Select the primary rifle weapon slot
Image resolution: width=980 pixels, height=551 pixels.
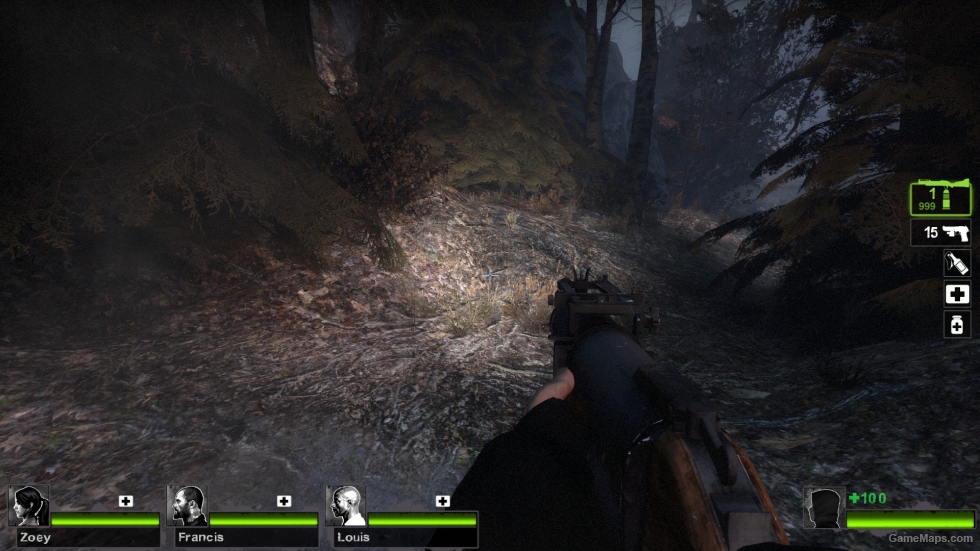point(940,198)
